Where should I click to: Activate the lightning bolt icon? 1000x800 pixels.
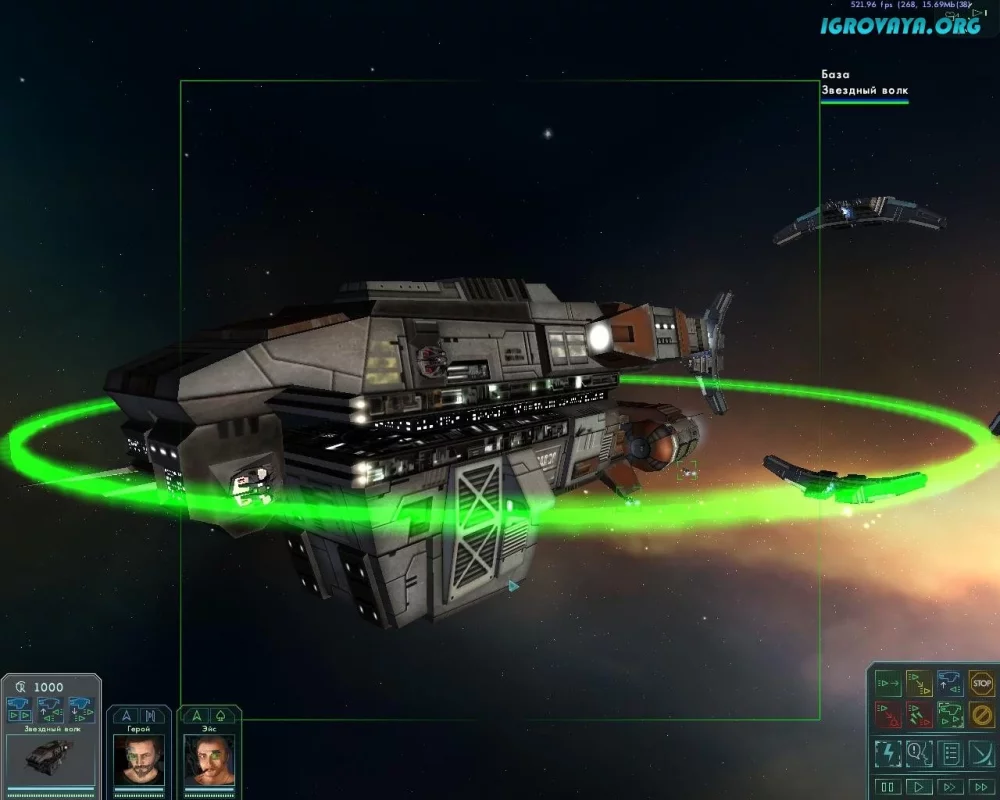click(888, 753)
